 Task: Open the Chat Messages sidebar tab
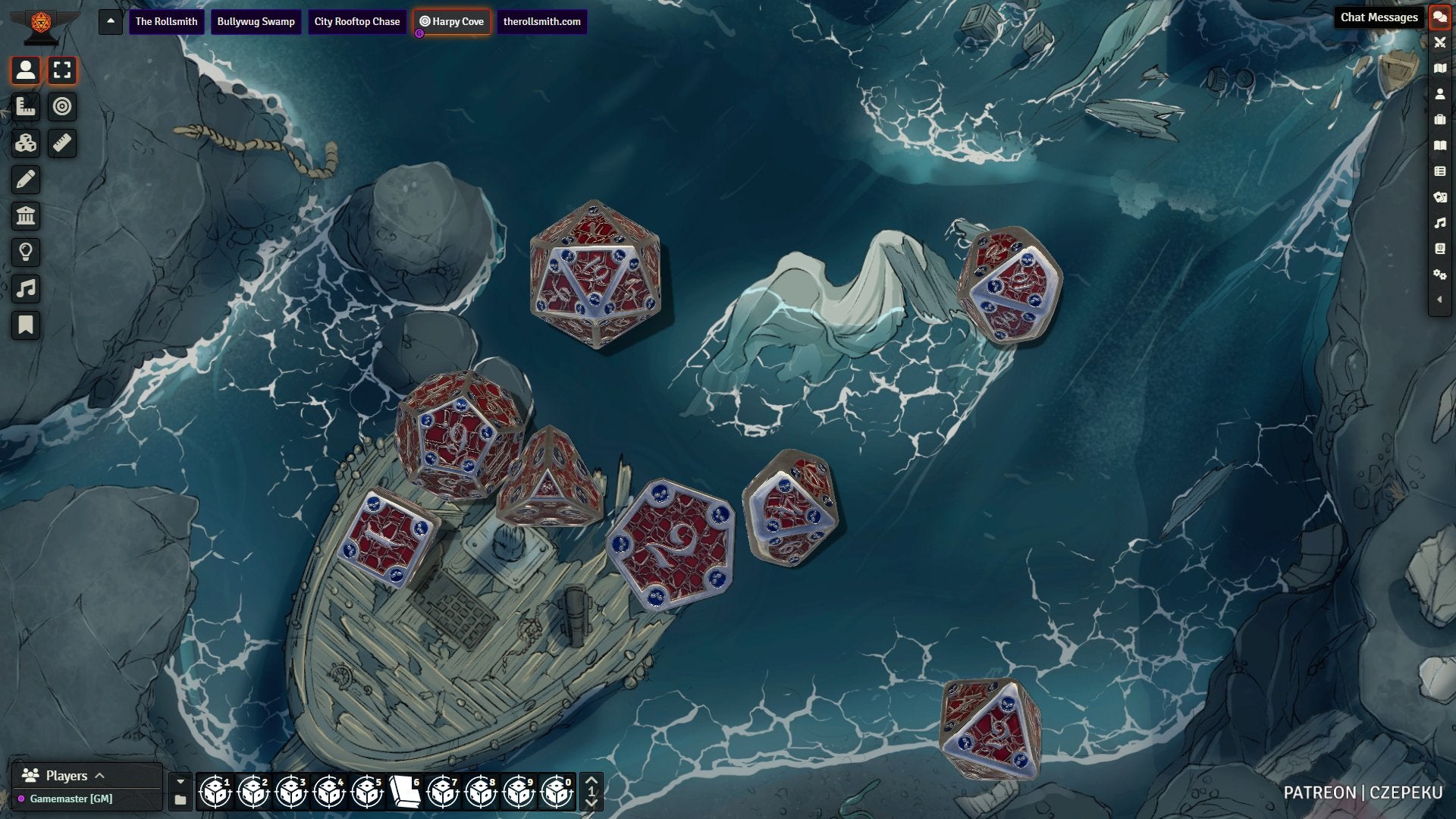pyautogui.click(x=1439, y=17)
